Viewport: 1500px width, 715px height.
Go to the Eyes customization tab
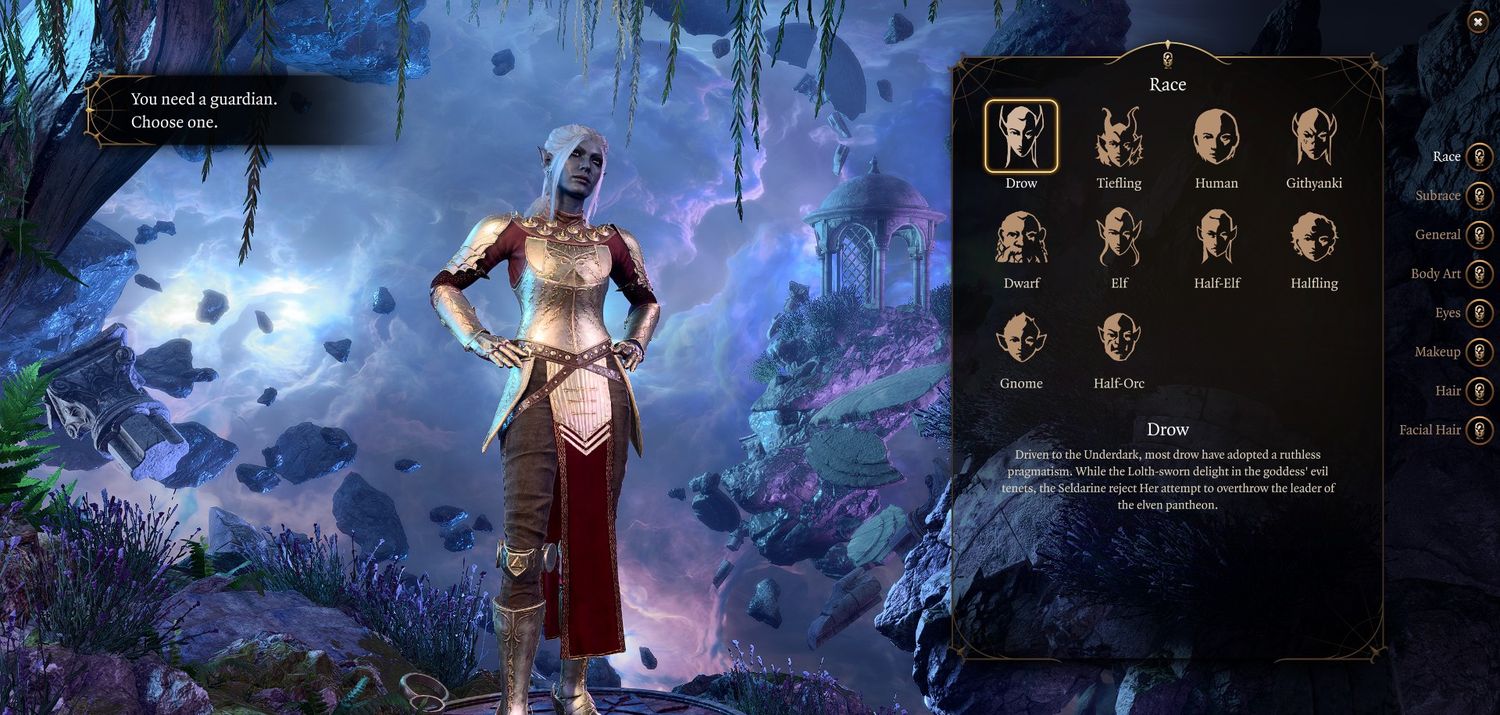[1479, 313]
